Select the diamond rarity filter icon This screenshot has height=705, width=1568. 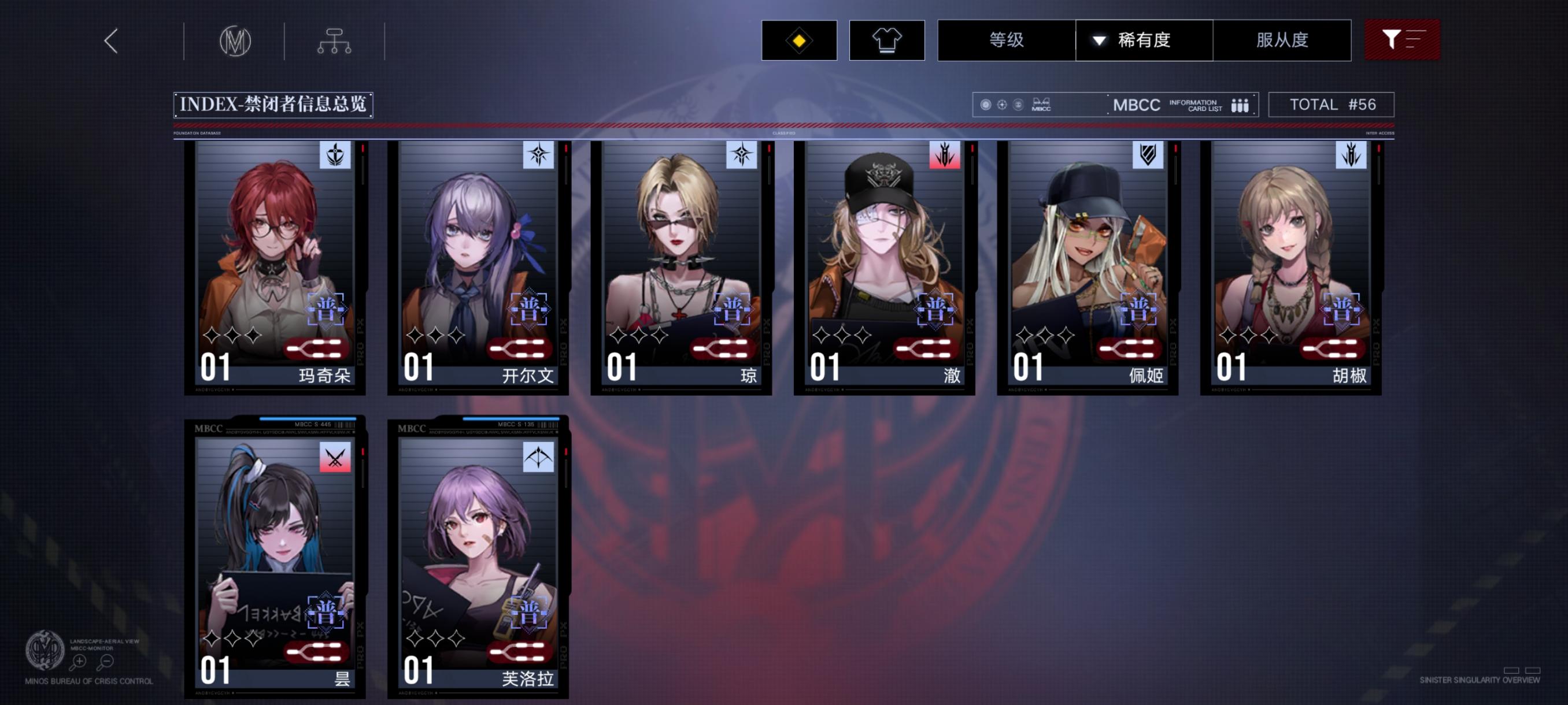pos(798,40)
